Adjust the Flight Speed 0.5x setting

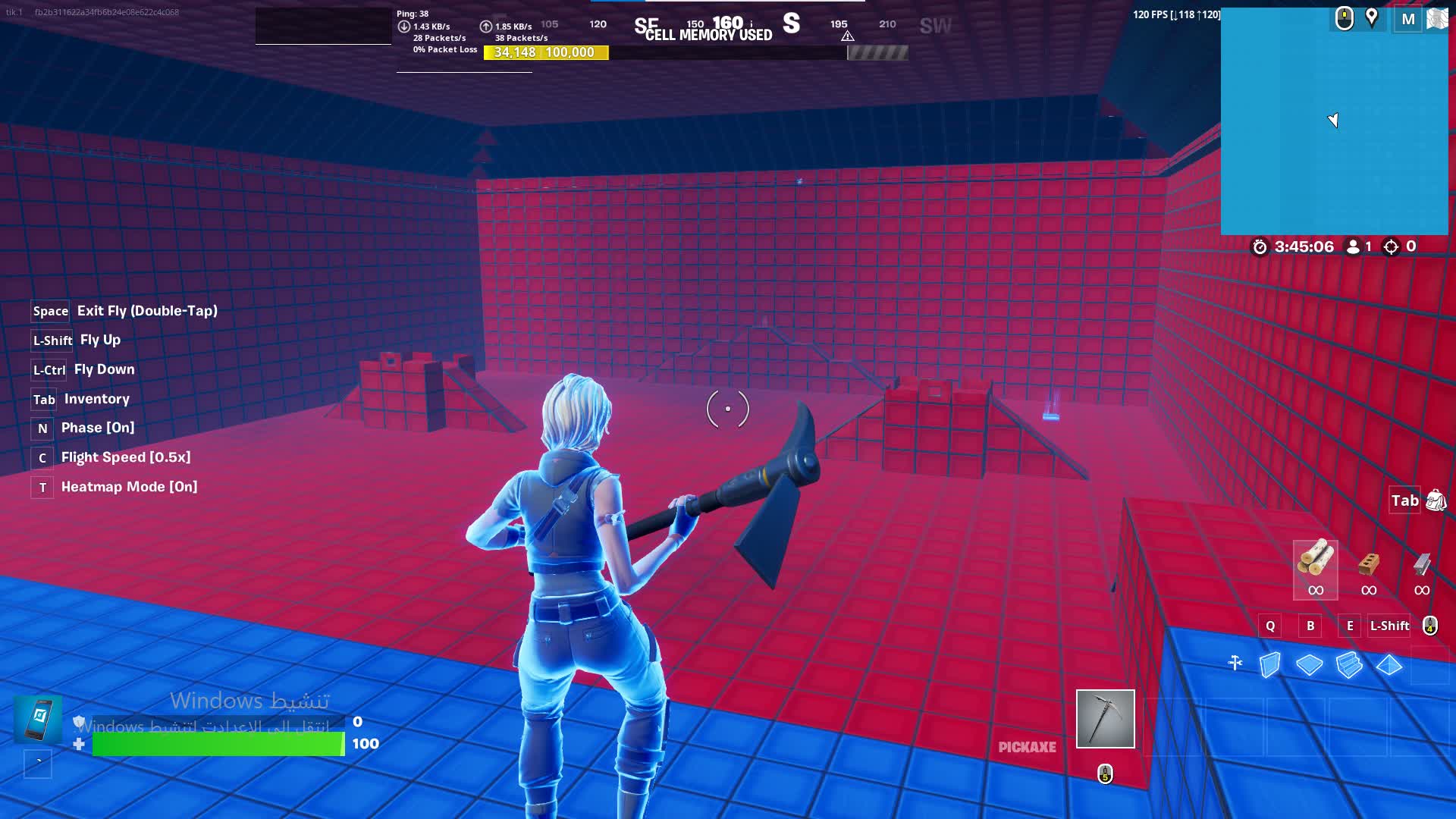point(126,457)
